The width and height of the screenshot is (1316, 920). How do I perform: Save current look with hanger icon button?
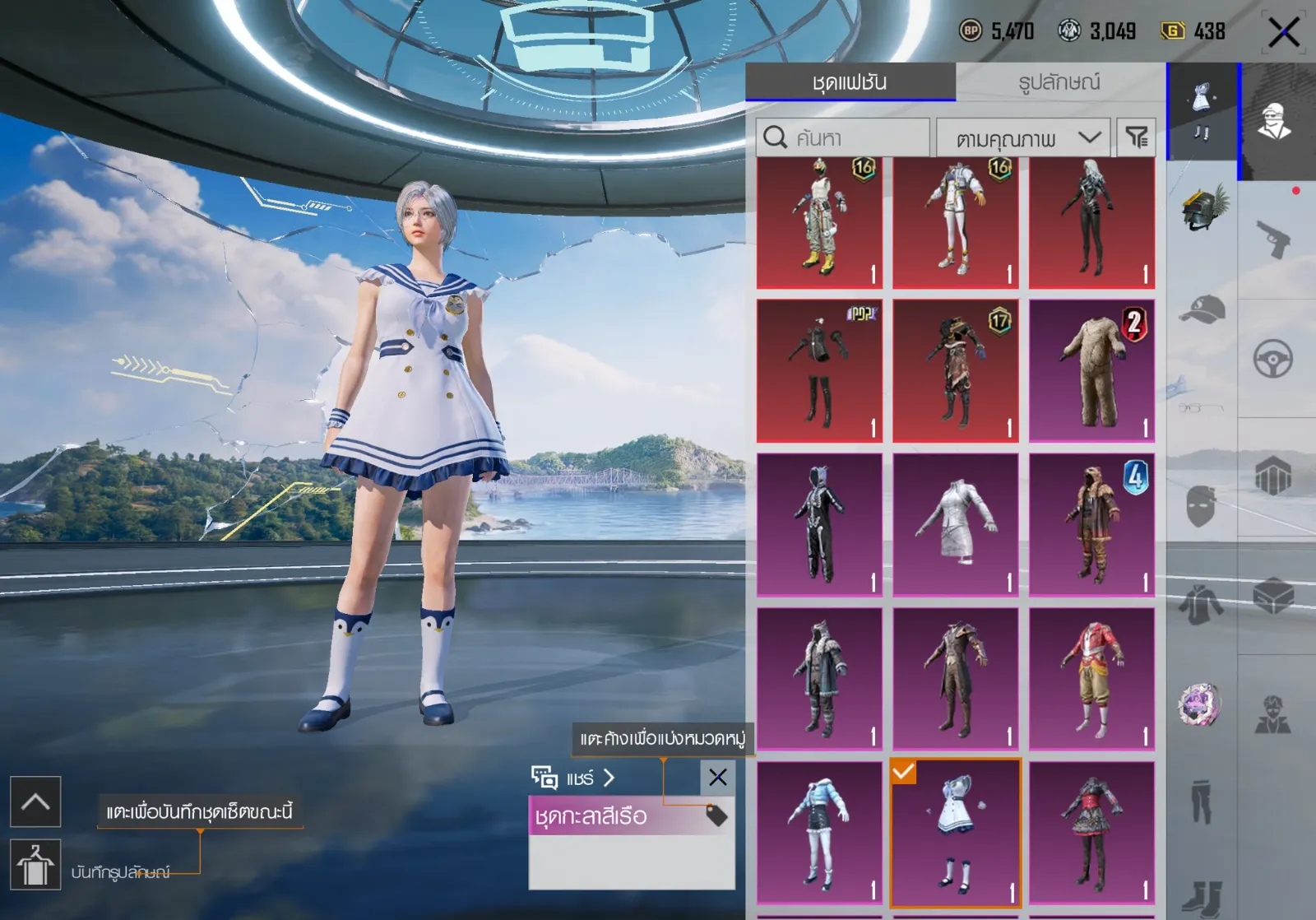point(35,865)
